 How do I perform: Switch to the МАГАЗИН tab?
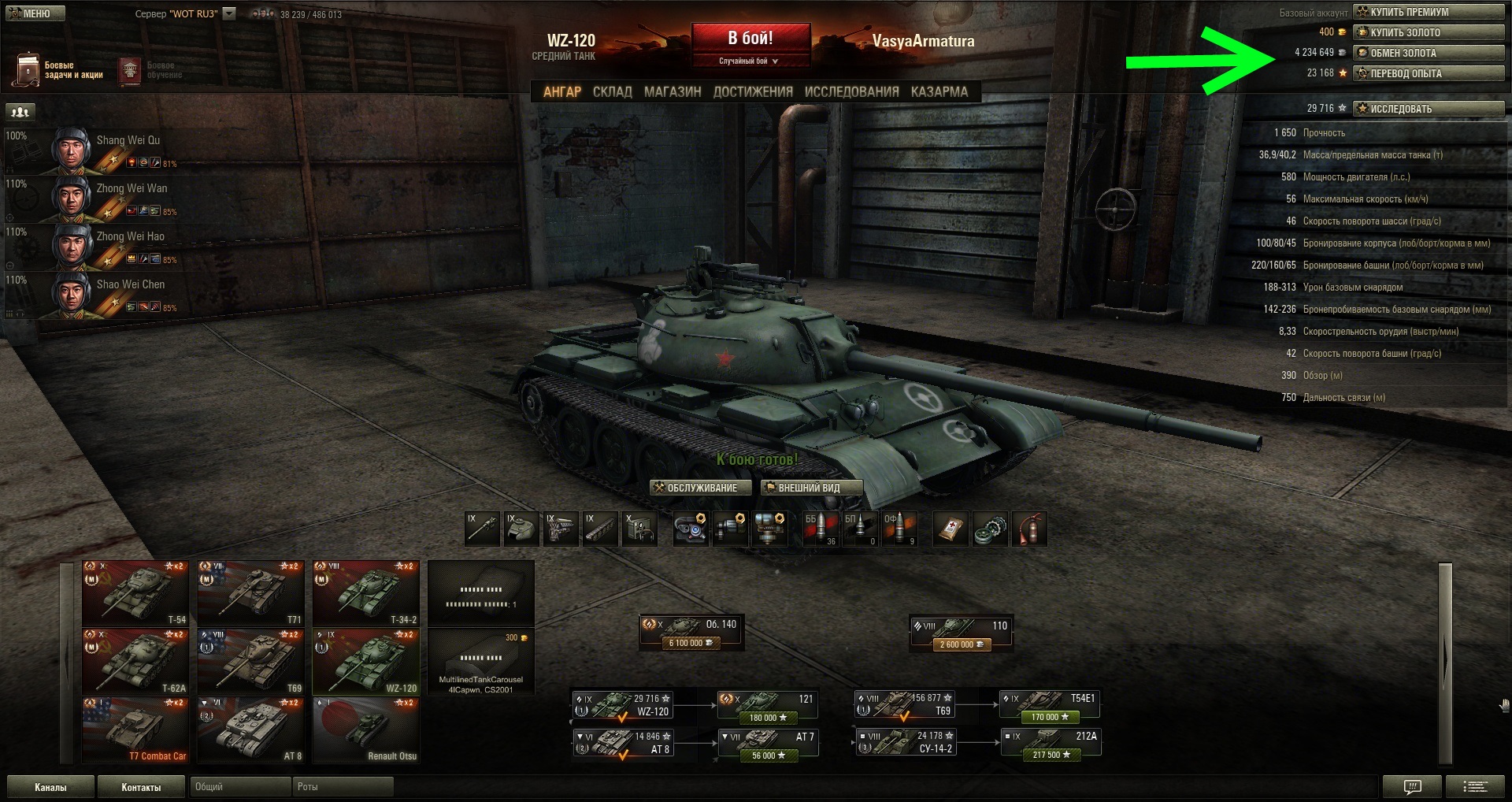[673, 91]
